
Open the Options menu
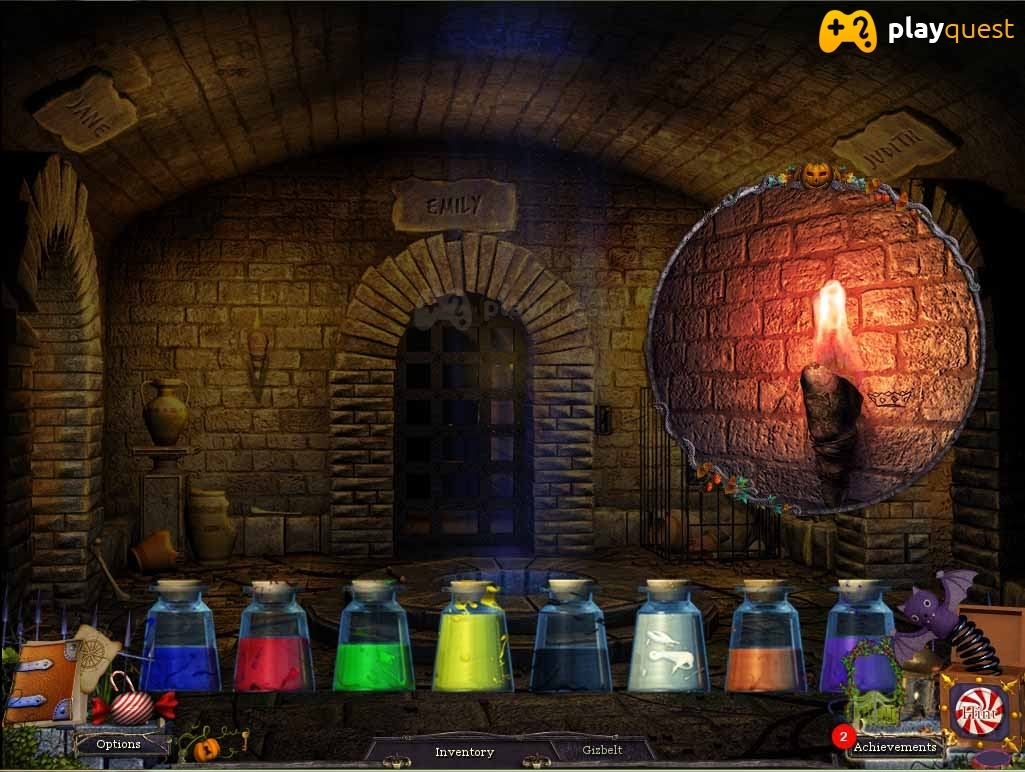[x=118, y=744]
